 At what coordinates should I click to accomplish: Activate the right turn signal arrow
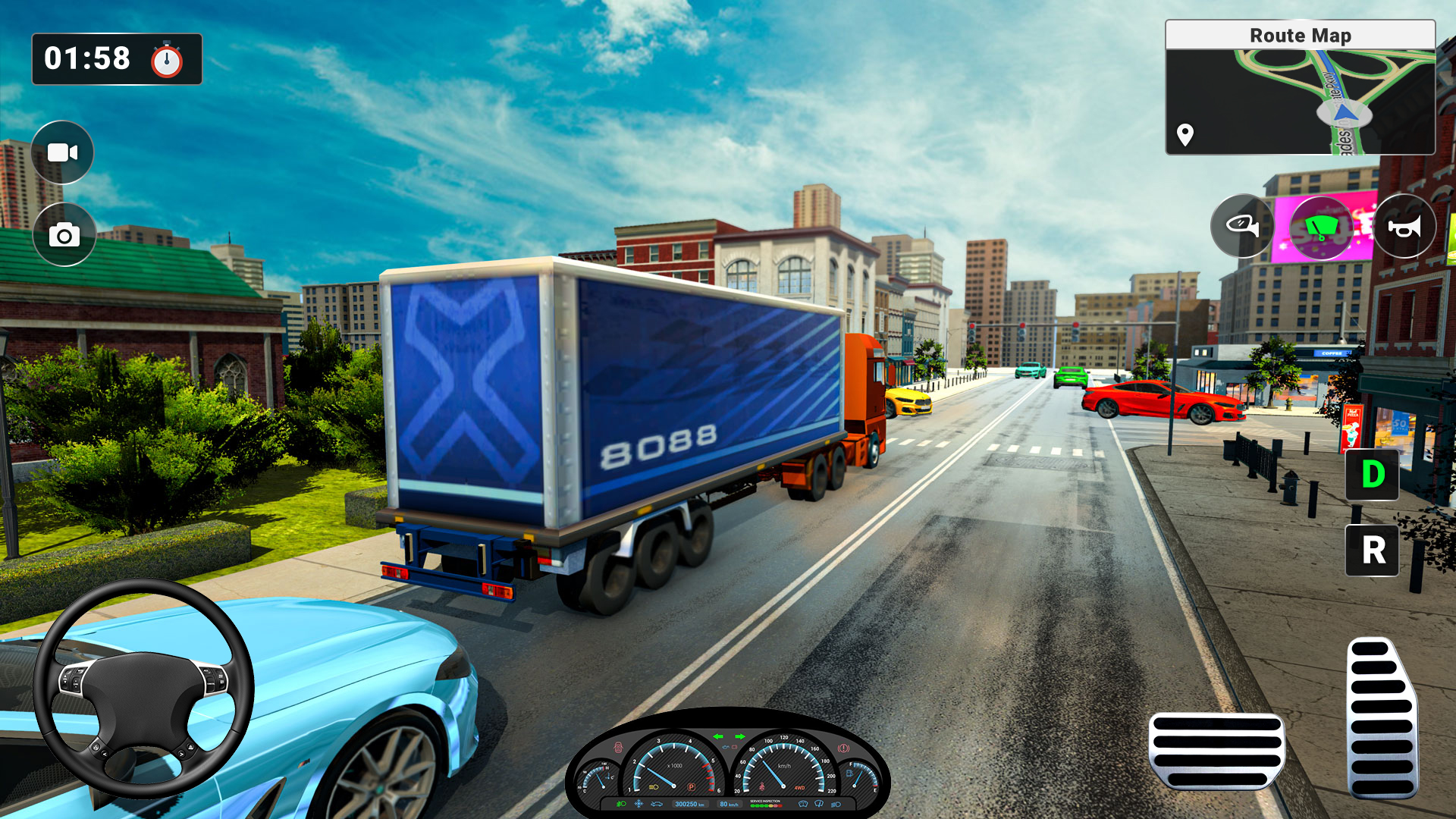[739, 737]
